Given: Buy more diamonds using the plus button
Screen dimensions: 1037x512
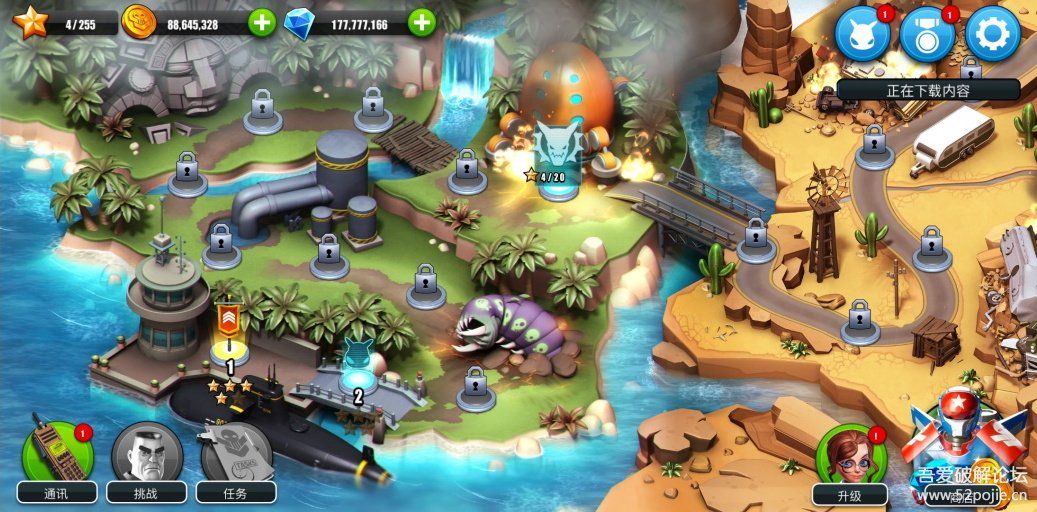Looking at the screenshot, I should click(422, 22).
